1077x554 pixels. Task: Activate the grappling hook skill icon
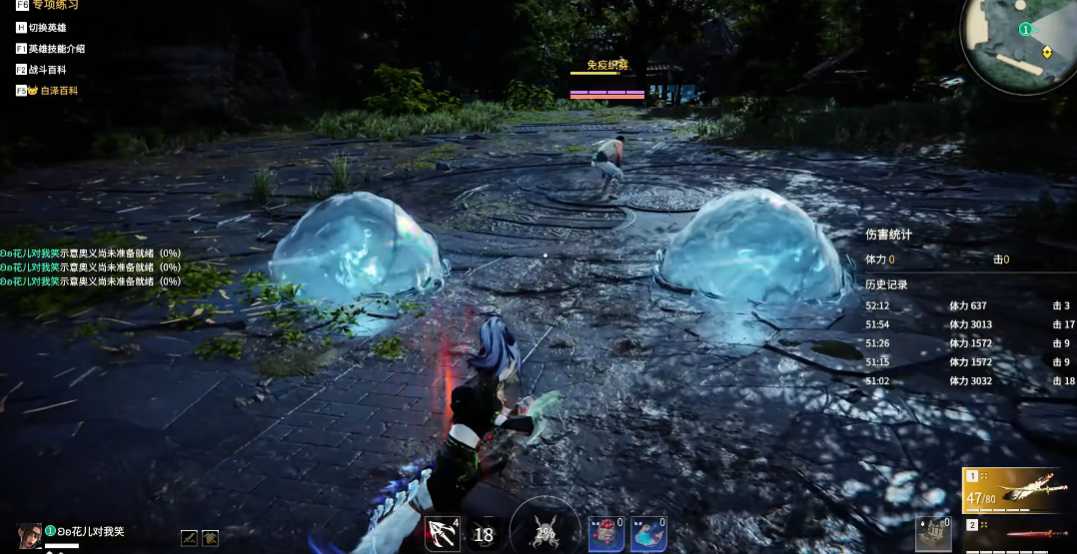click(441, 534)
